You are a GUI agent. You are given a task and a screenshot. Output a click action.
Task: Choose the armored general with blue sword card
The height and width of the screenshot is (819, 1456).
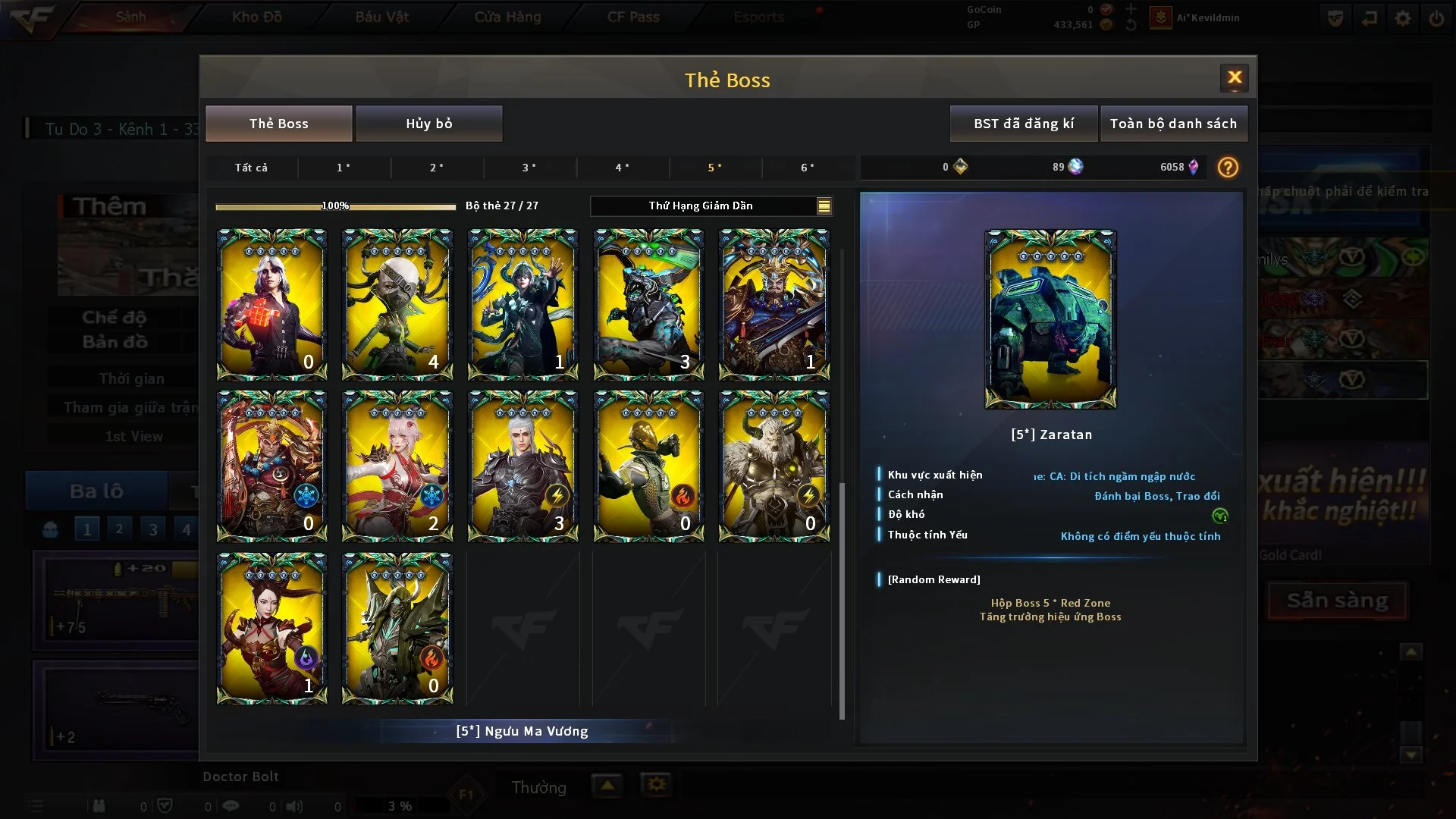click(773, 304)
